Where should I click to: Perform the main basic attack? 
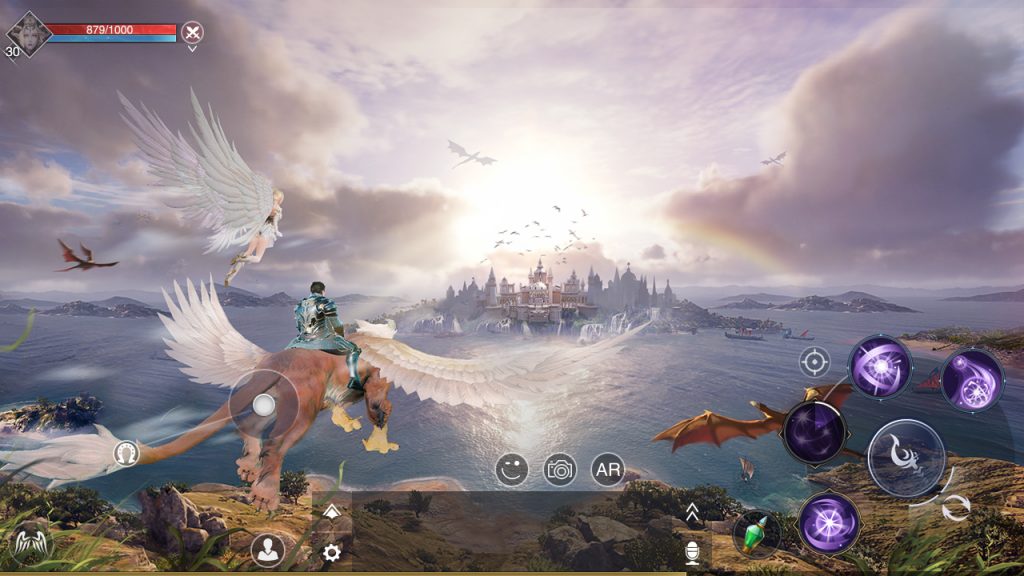pyautogui.click(x=906, y=458)
